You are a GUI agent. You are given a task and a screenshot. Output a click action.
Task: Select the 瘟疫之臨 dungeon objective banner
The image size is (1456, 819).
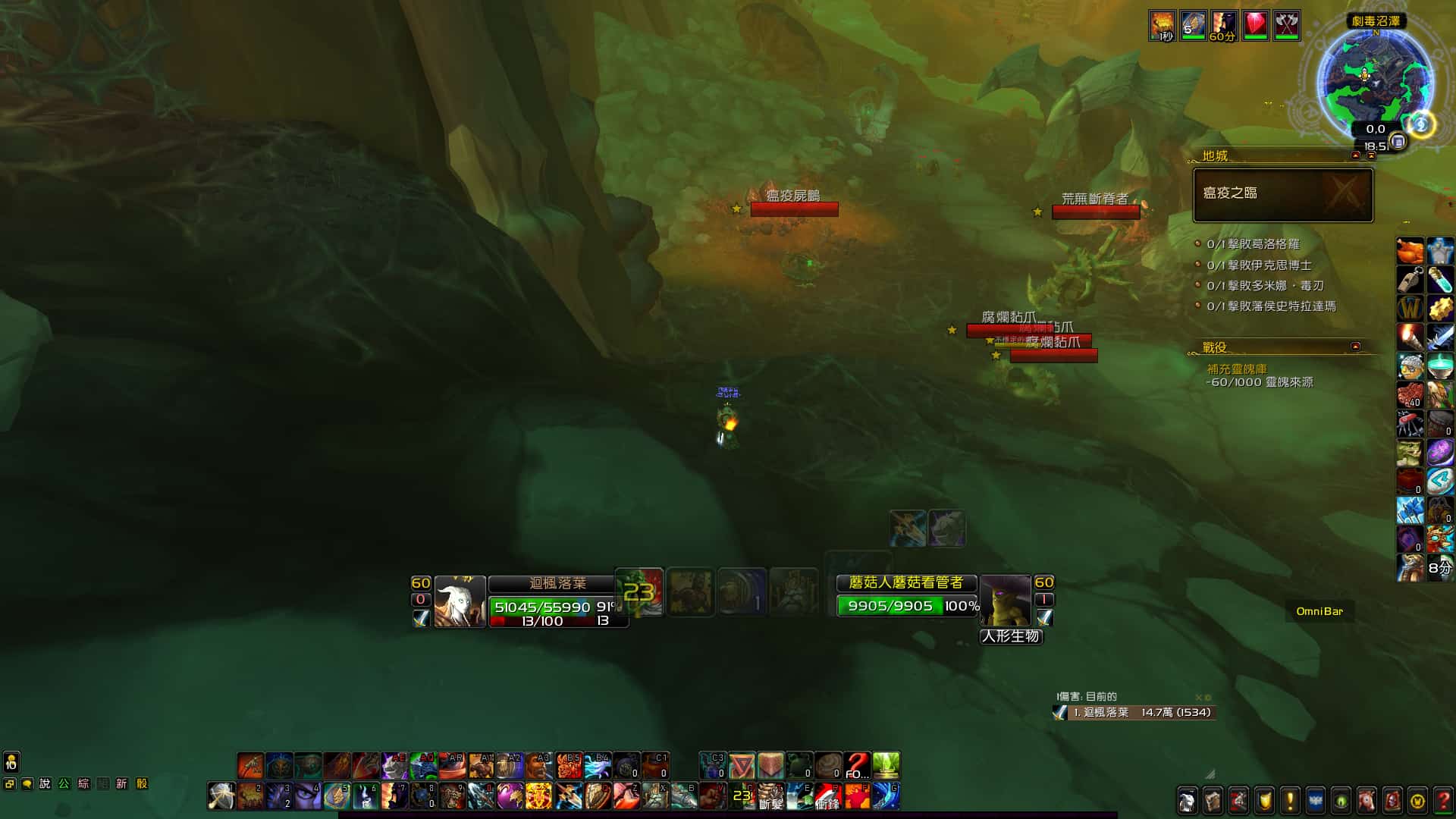tap(1283, 195)
